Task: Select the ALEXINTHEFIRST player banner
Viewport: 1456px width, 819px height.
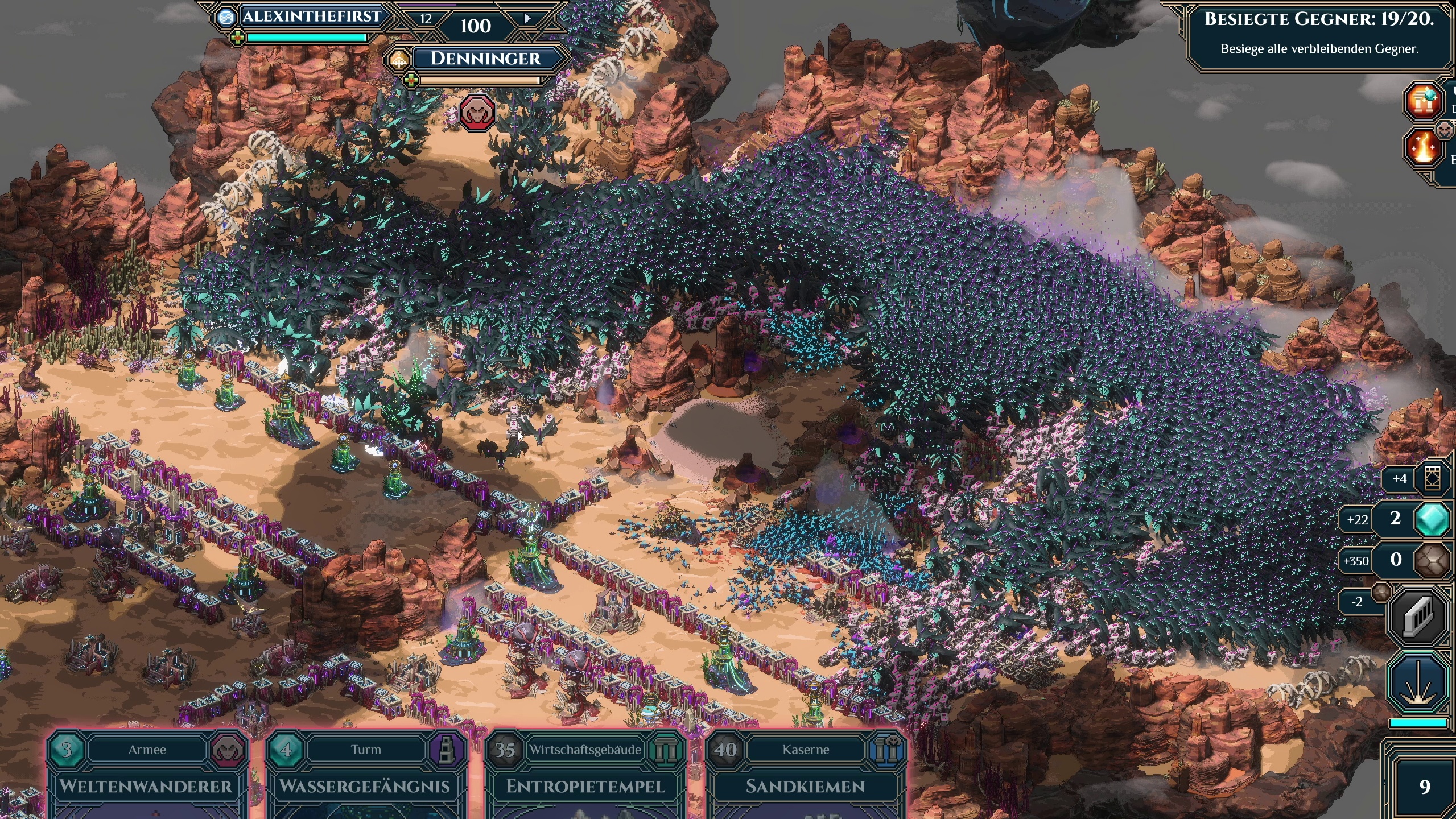Action: pyautogui.click(x=311, y=17)
